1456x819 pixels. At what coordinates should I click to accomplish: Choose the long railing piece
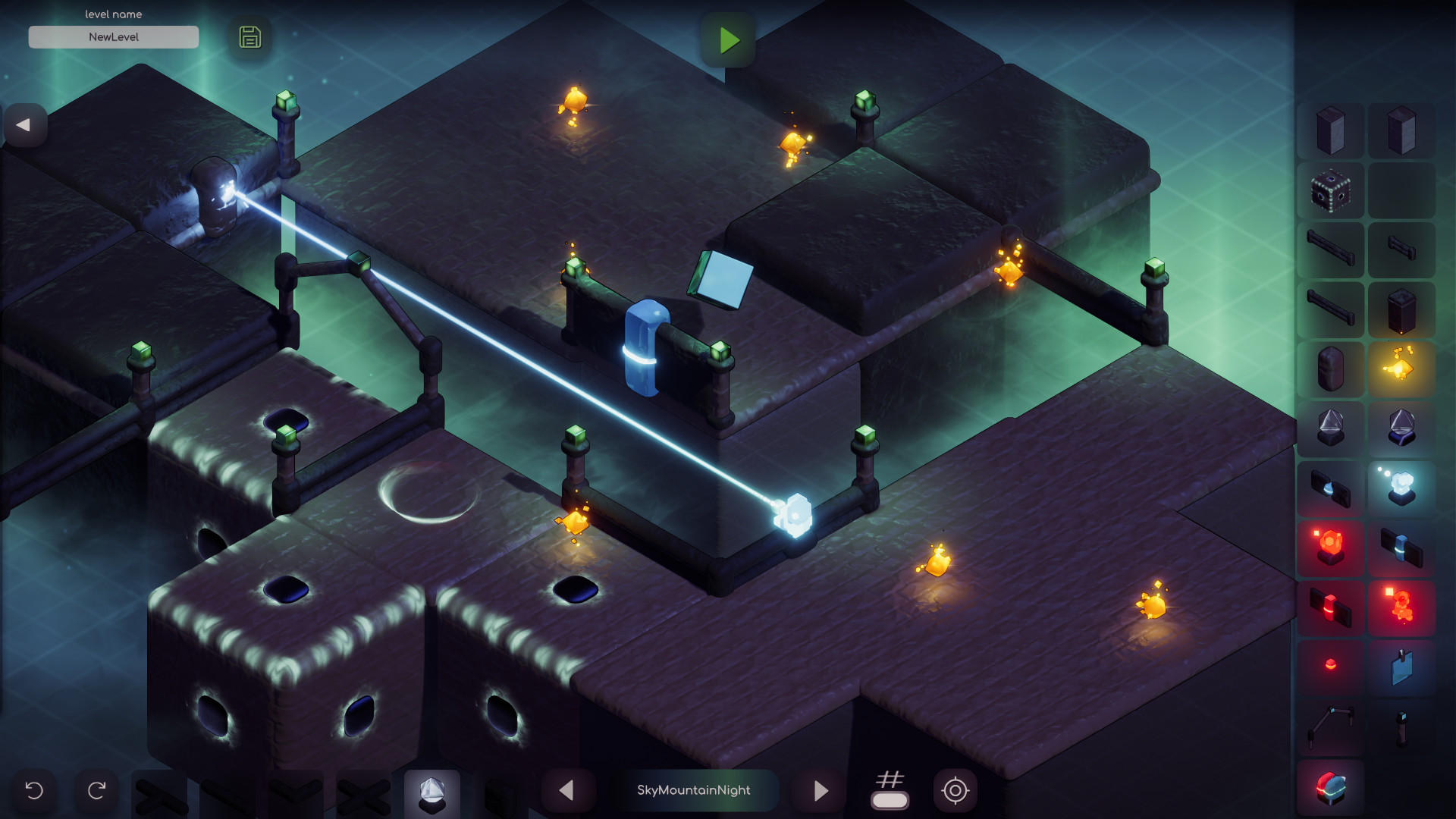point(1331,246)
